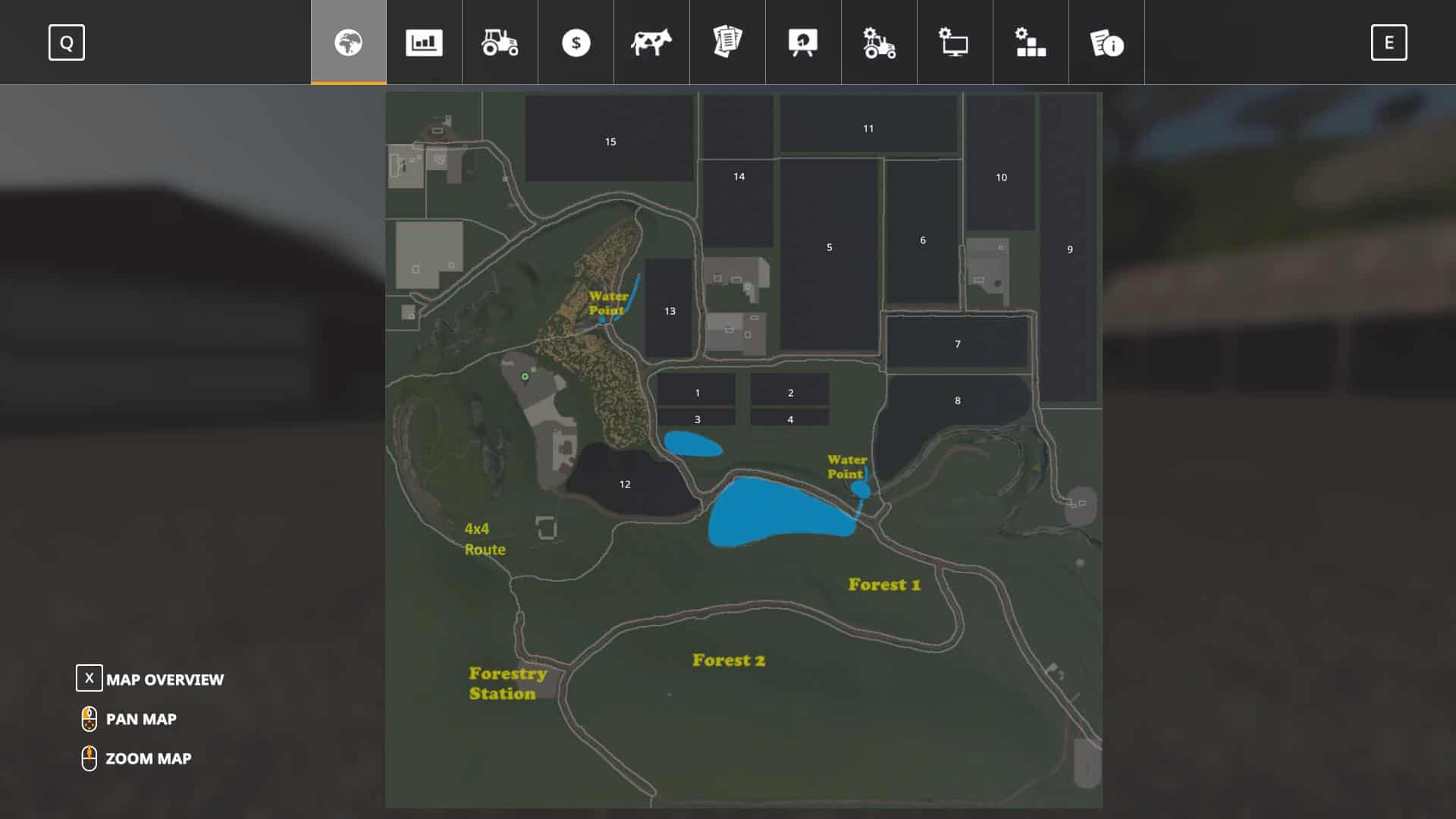The height and width of the screenshot is (819, 1456).
Task: Open the paper sheets contracts tab
Action: point(727,42)
